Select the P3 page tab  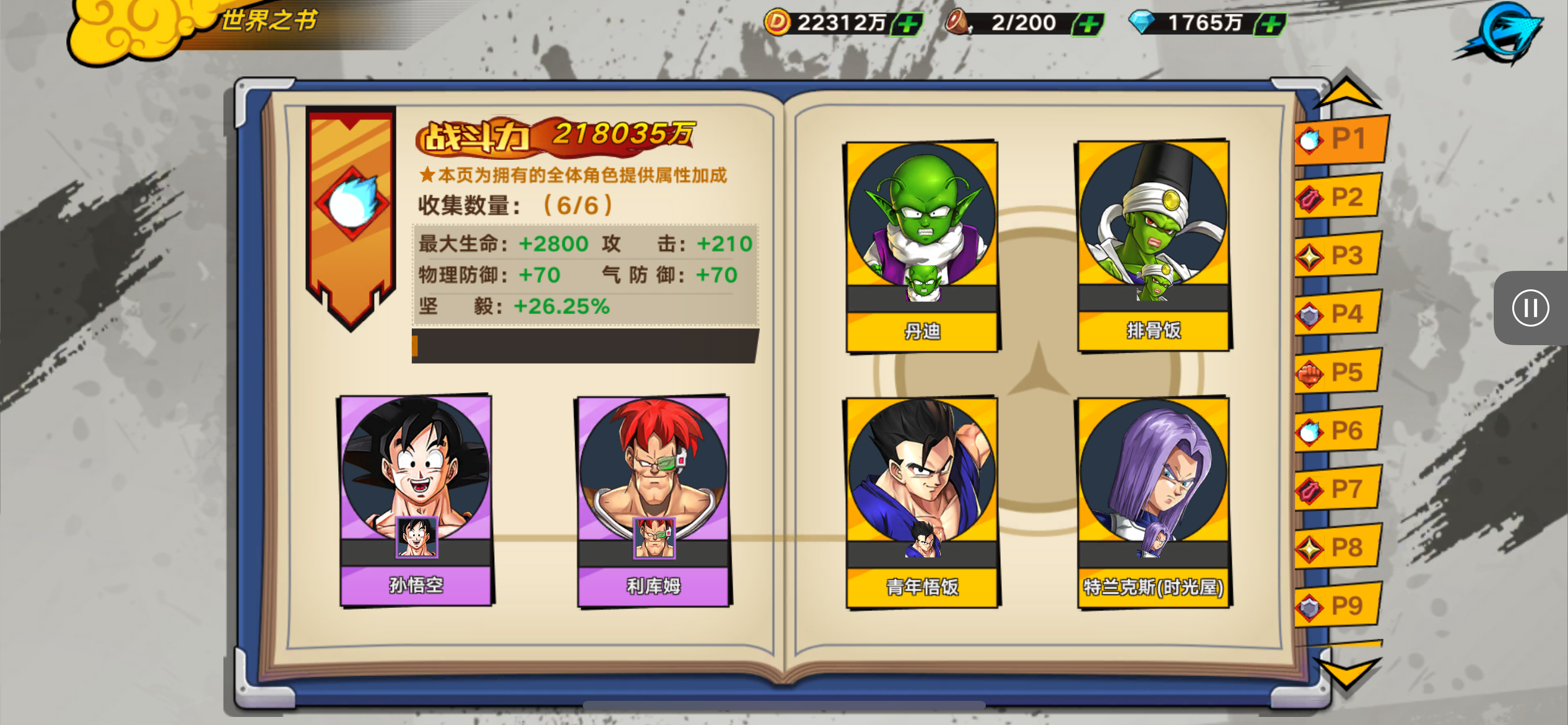(1339, 255)
